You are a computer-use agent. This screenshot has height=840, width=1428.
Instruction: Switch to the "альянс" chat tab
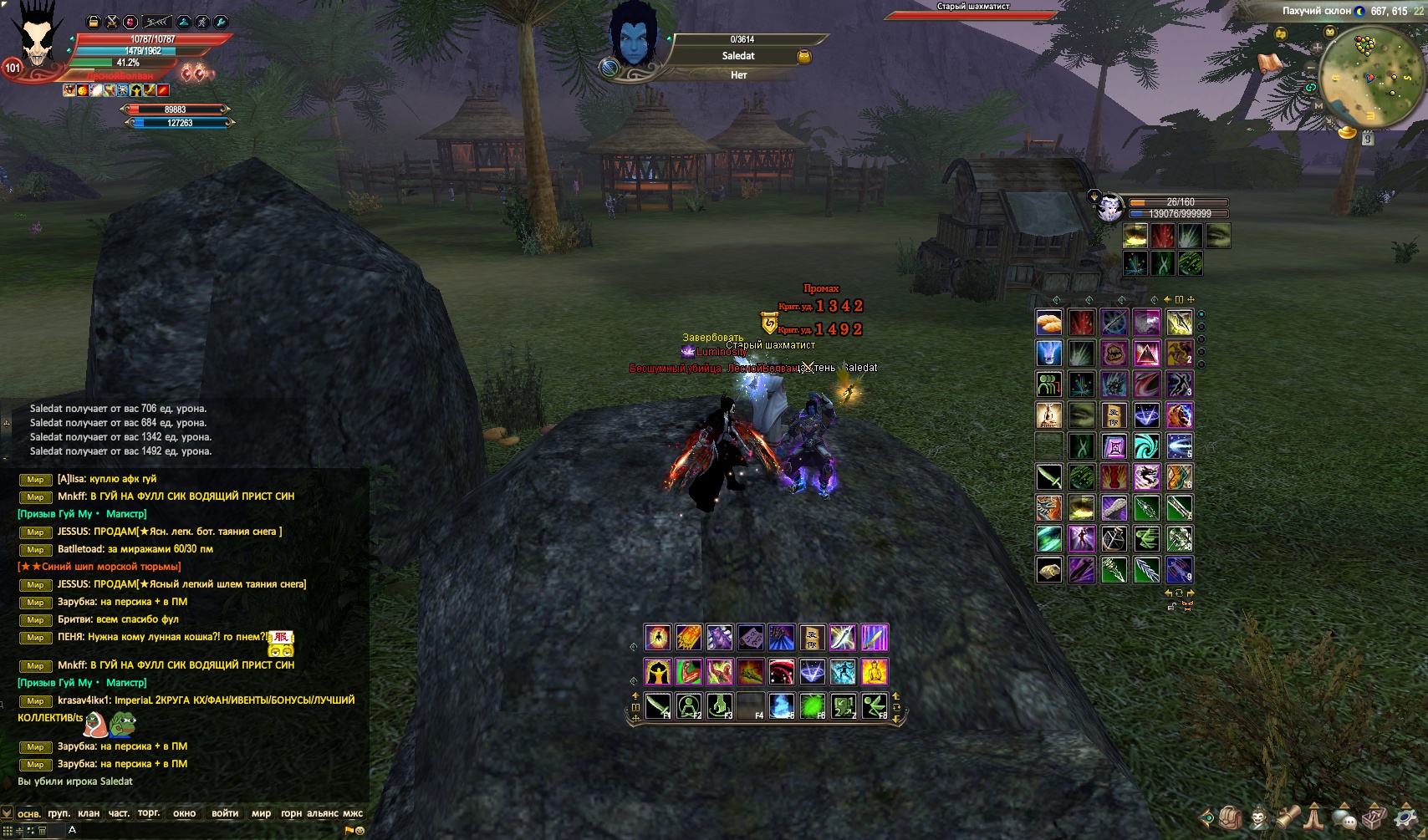coord(323,813)
